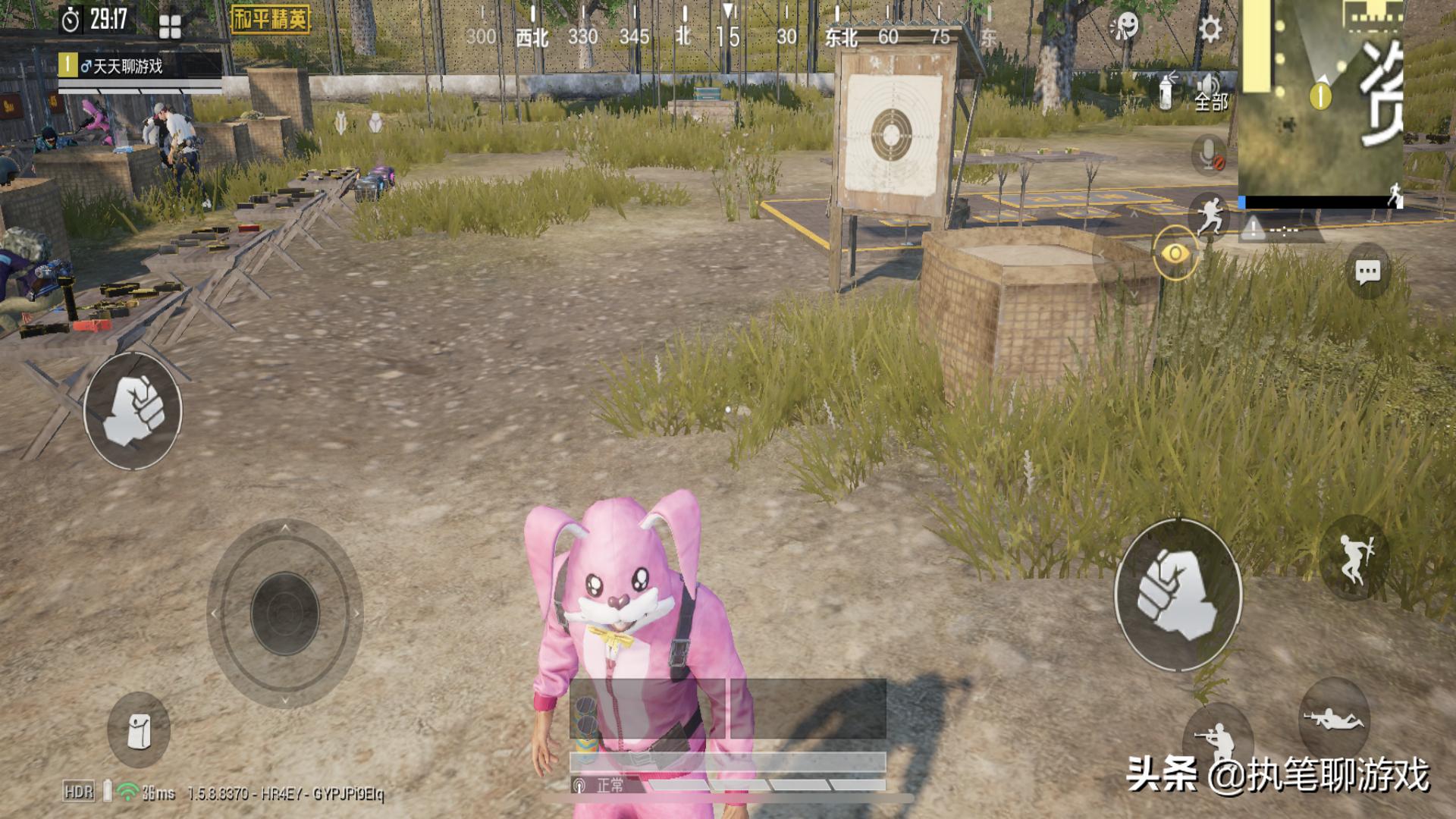Tap the yellow eye free-look button
This screenshot has height=819, width=1456.
[x=1175, y=253]
